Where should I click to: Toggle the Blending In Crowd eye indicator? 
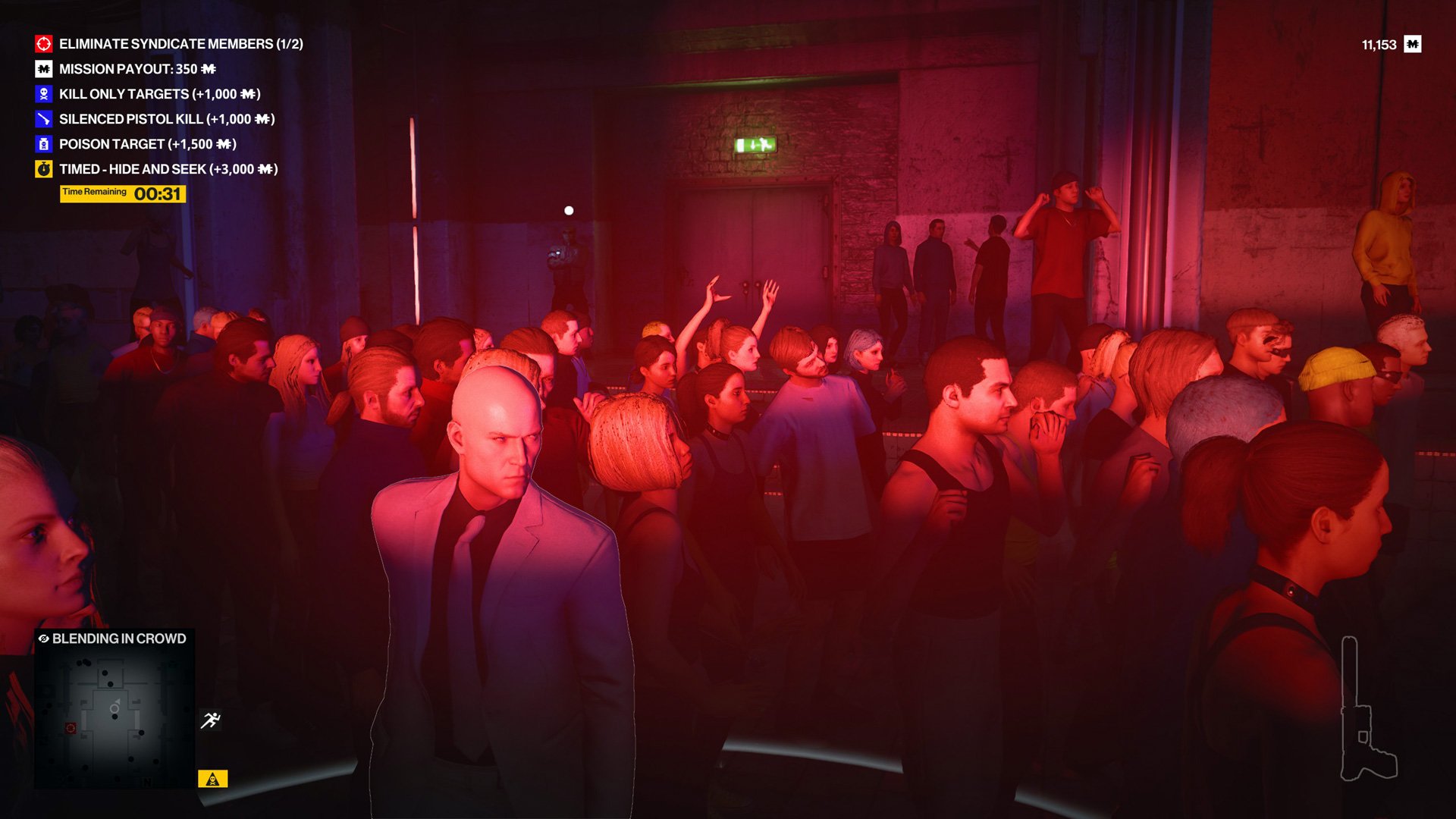pyautogui.click(x=43, y=639)
